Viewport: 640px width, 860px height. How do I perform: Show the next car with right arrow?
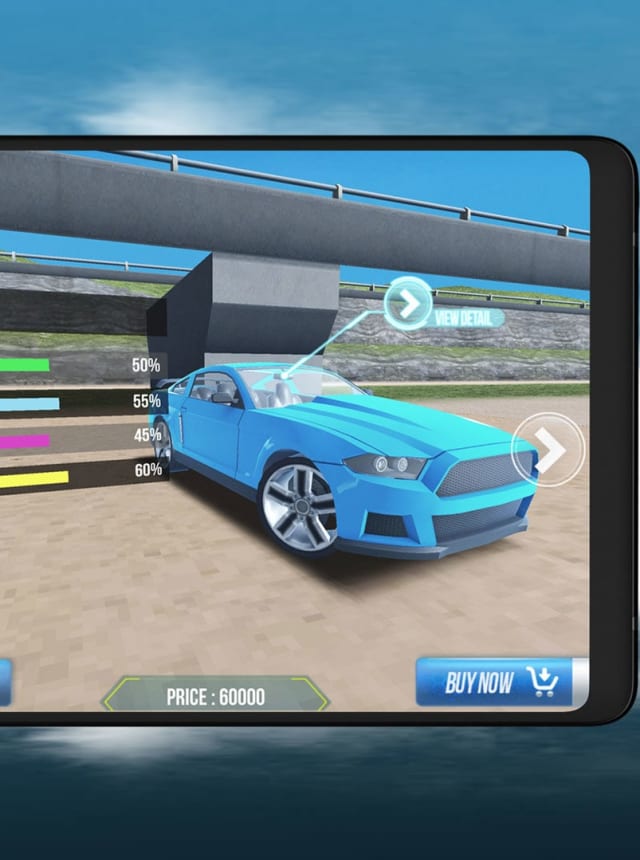(x=547, y=451)
